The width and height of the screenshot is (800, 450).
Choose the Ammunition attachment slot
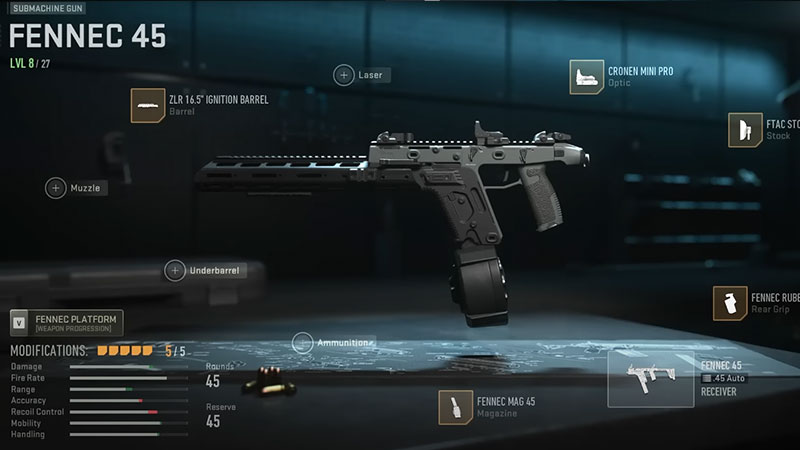301,342
